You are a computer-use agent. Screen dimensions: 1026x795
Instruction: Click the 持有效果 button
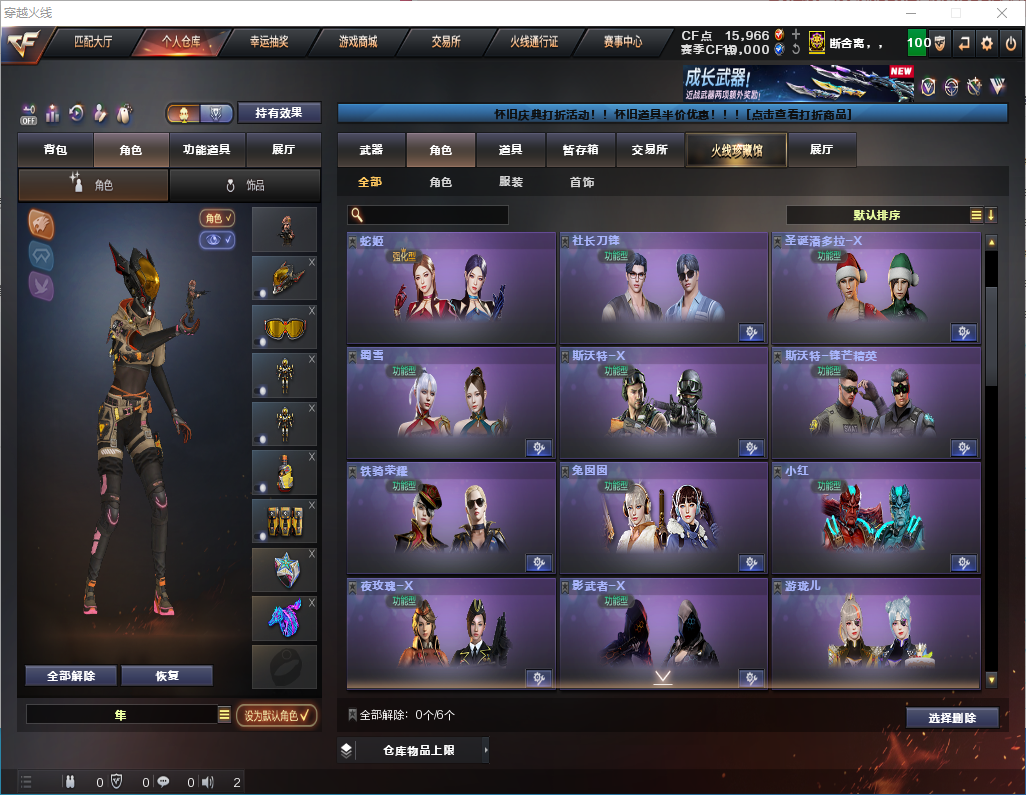pyautogui.click(x=279, y=113)
